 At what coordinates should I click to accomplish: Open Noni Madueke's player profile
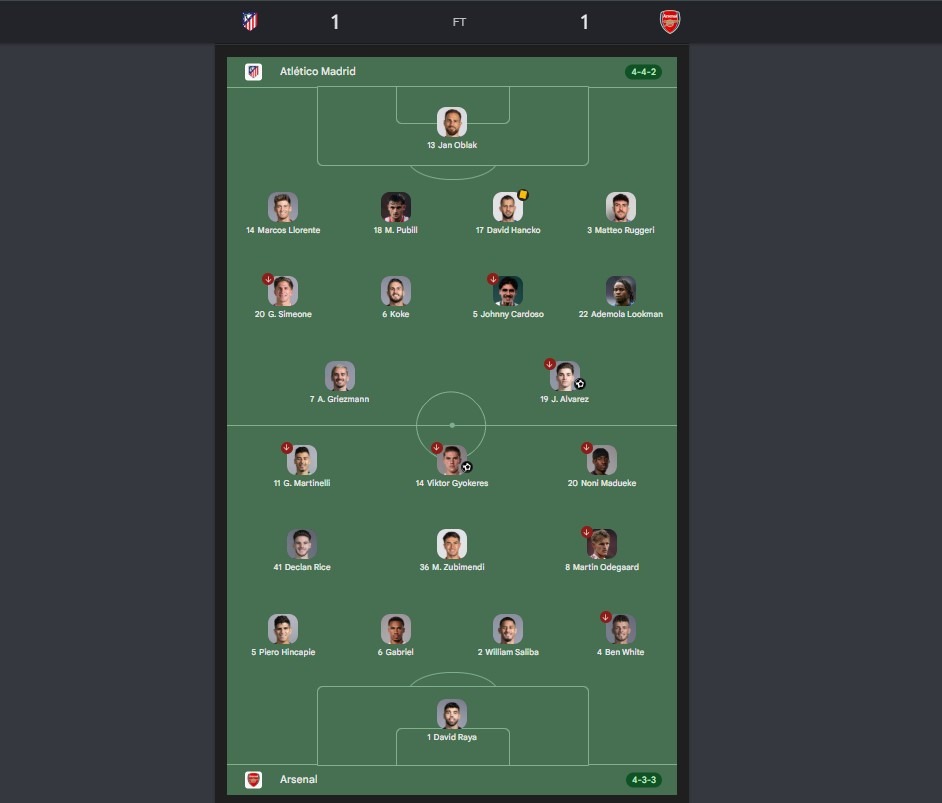[602, 460]
